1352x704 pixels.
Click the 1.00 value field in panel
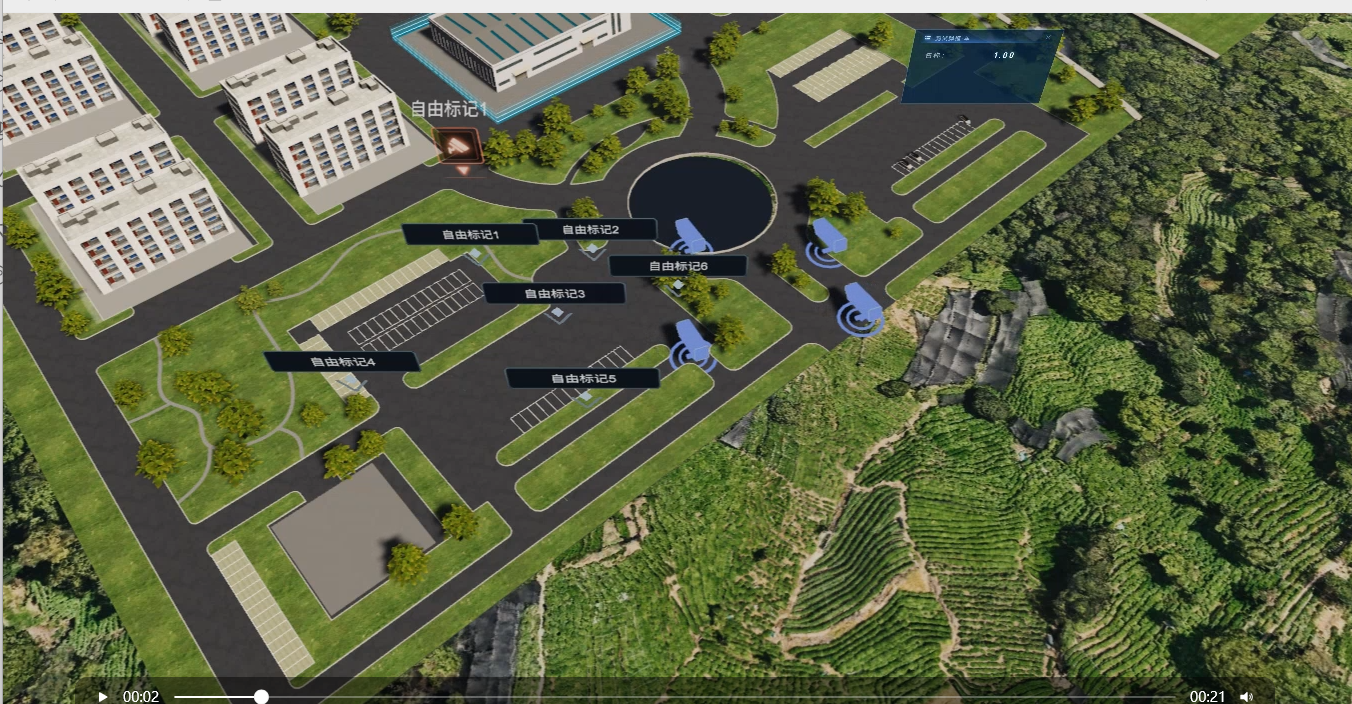pos(1003,55)
